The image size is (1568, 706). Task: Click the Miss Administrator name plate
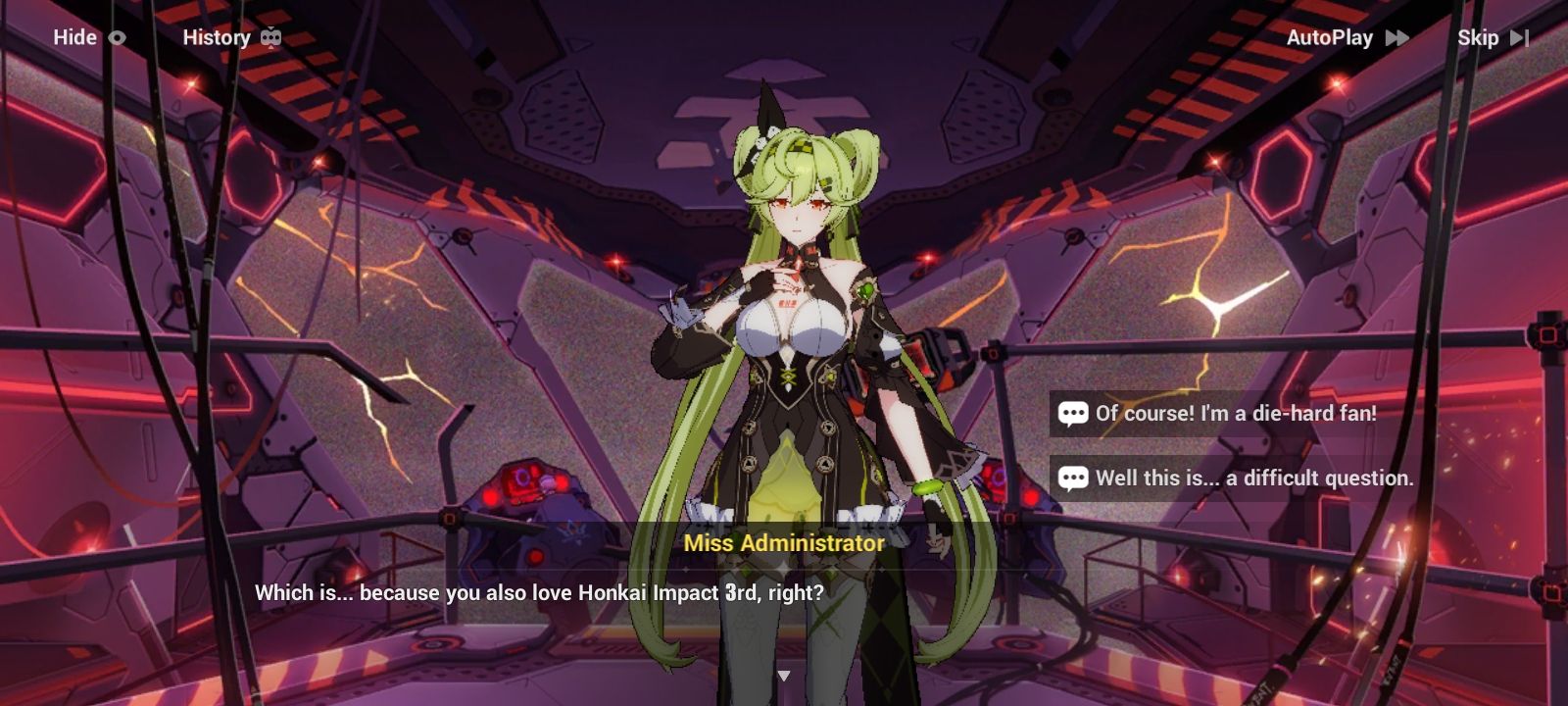[x=784, y=540]
